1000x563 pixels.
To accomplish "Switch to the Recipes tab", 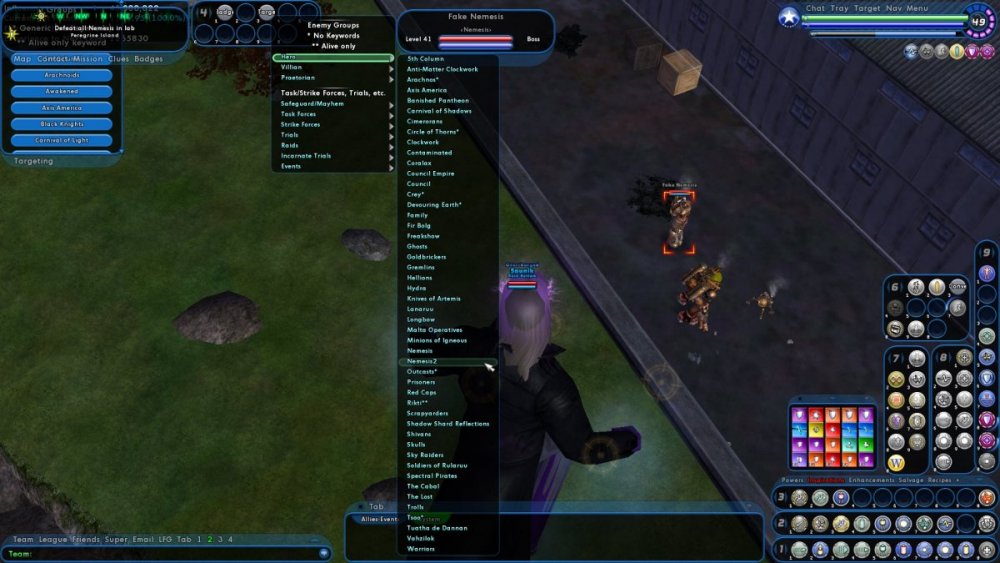I will (x=939, y=480).
